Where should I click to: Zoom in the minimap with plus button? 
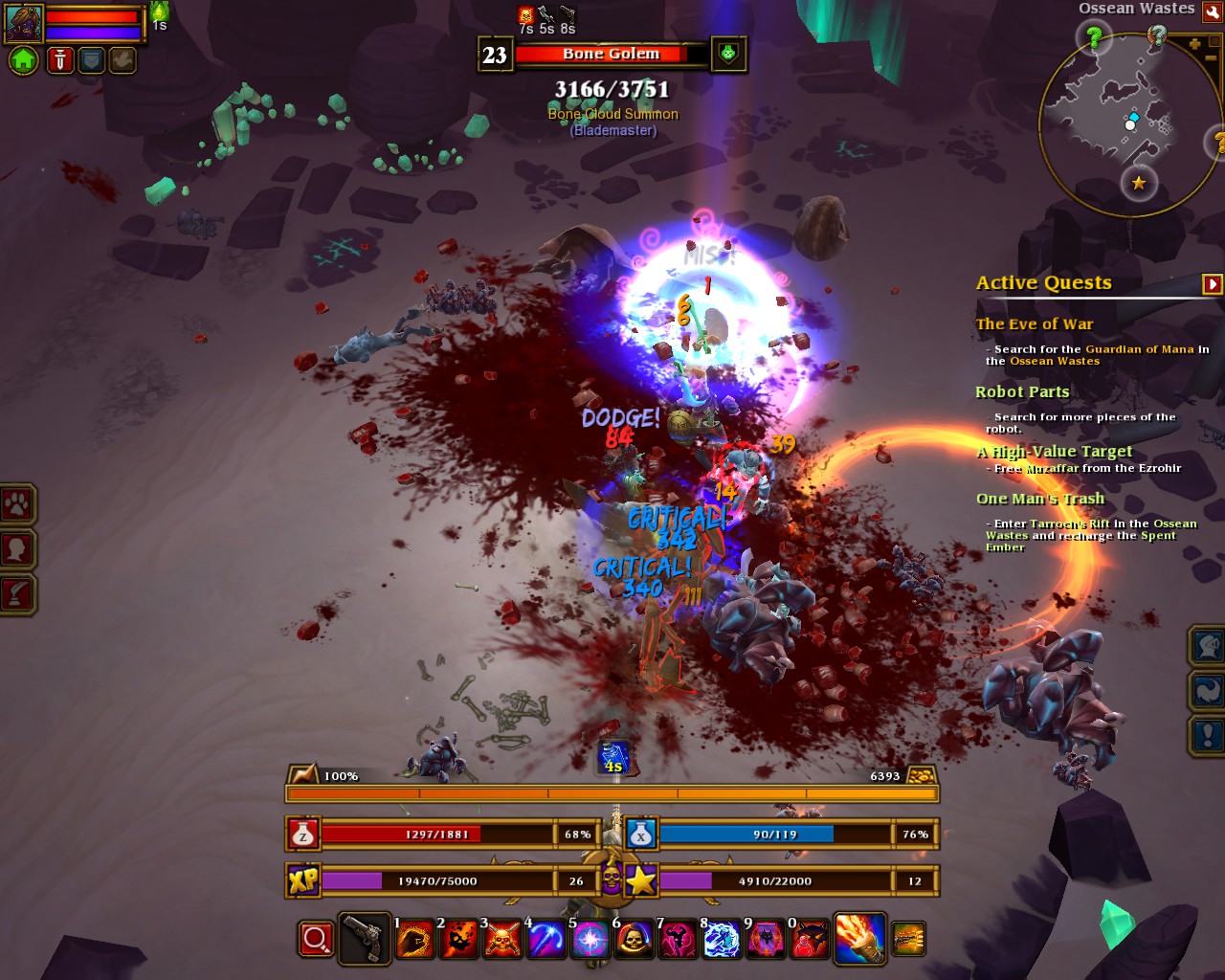(x=1194, y=44)
